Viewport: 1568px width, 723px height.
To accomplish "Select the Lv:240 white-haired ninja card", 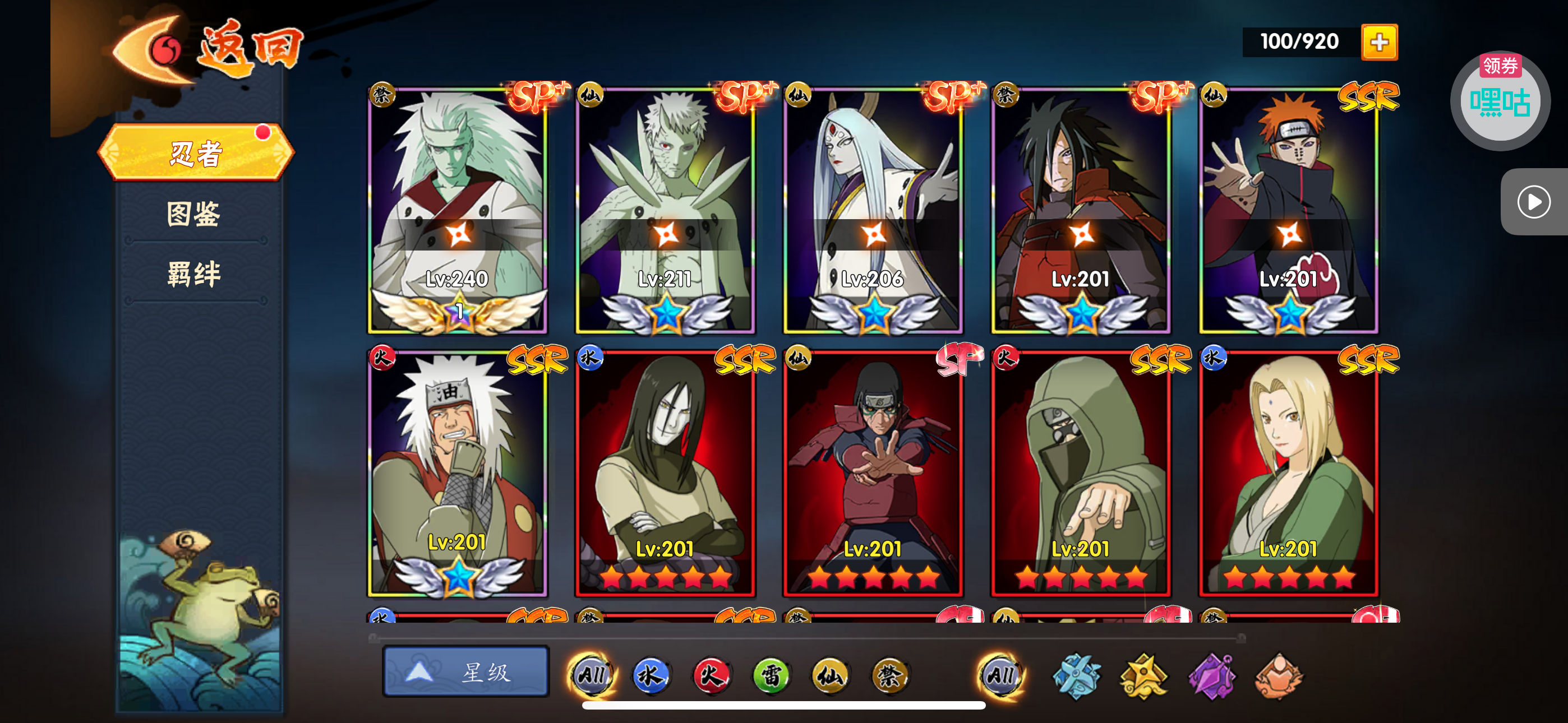I will (458, 210).
